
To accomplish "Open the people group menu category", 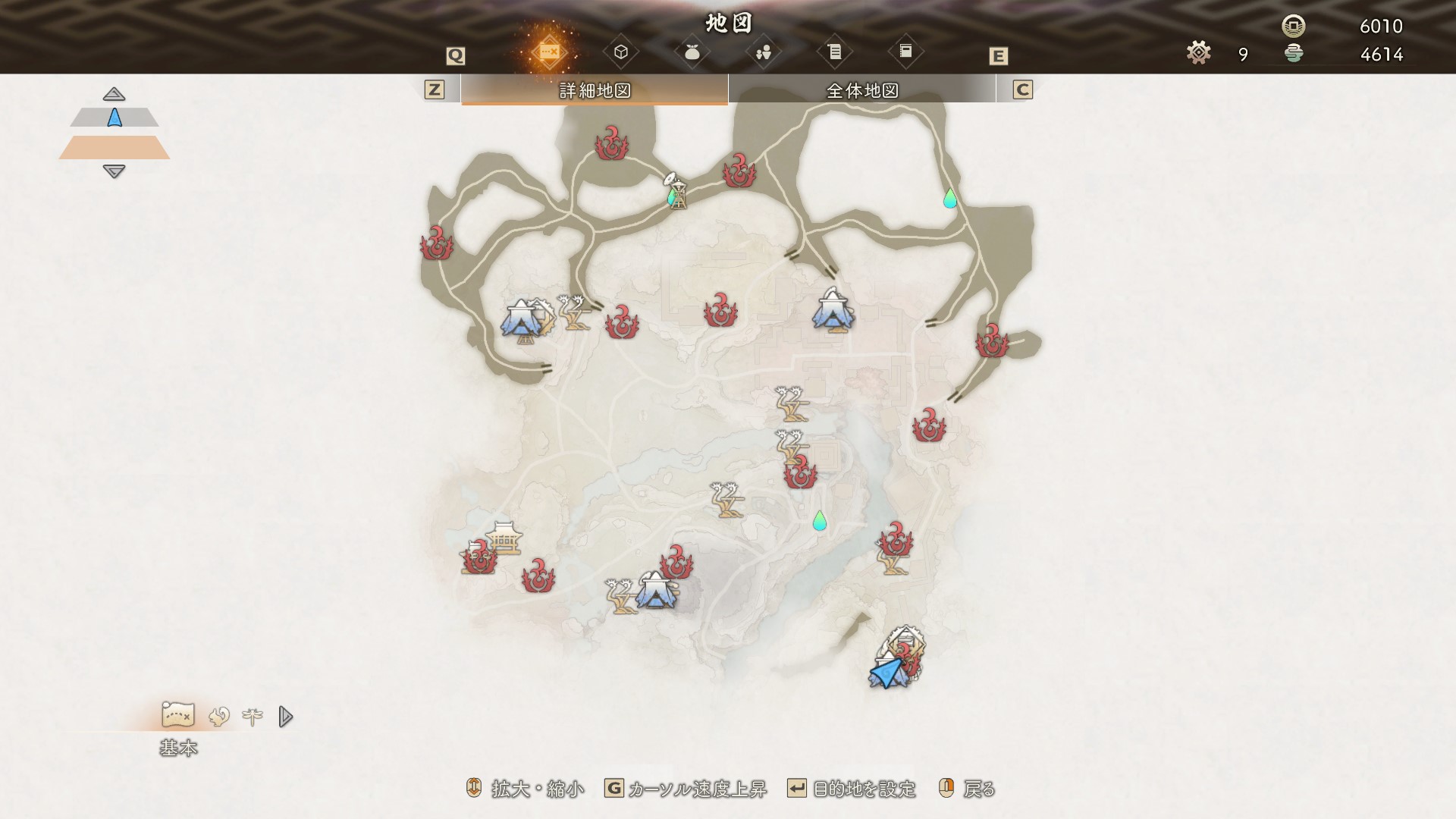I will 763,52.
